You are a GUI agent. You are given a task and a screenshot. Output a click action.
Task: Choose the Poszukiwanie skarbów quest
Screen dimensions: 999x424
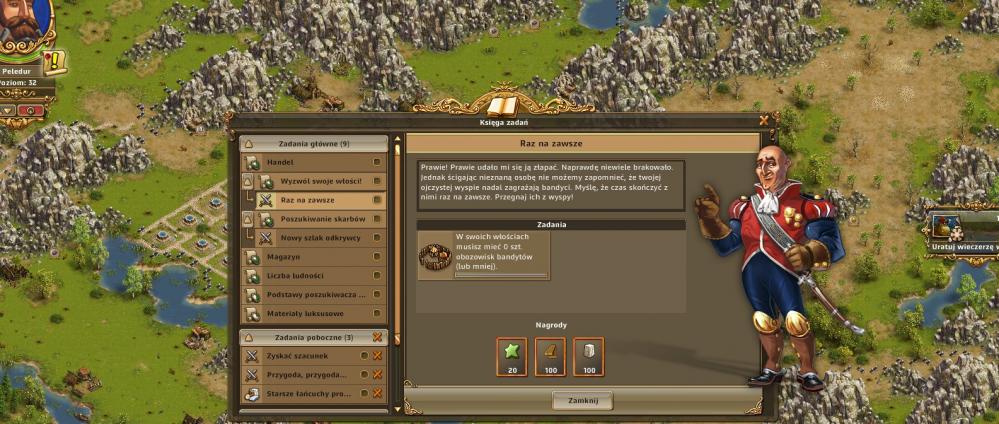321,219
